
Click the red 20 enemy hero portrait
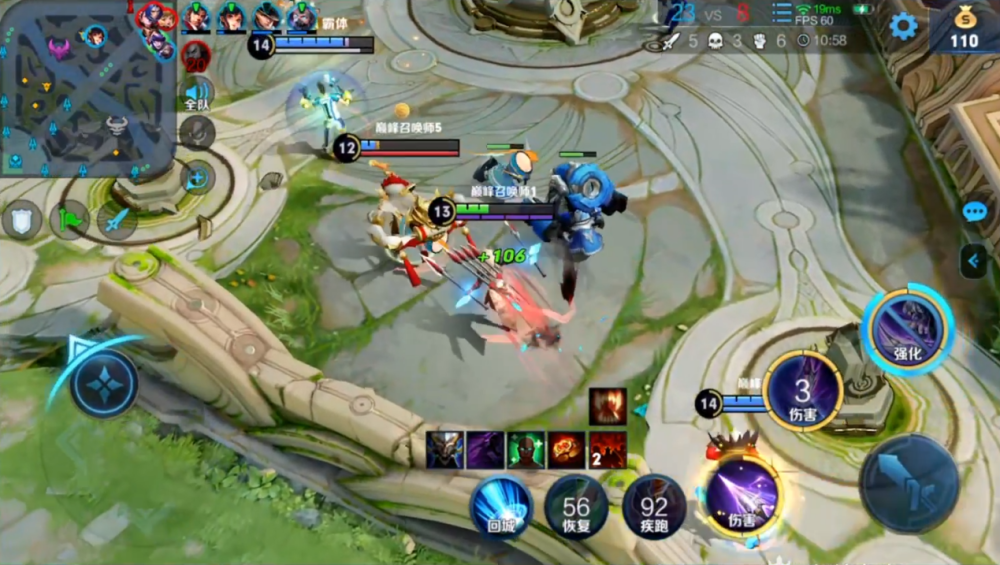click(197, 56)
